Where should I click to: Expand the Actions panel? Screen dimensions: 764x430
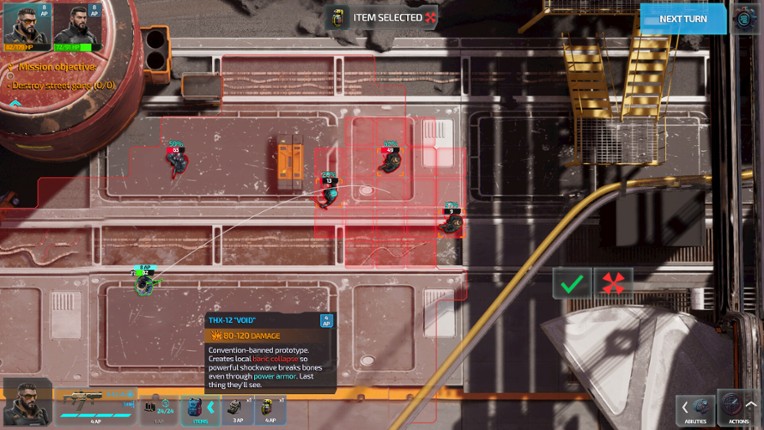pos(738,408)
